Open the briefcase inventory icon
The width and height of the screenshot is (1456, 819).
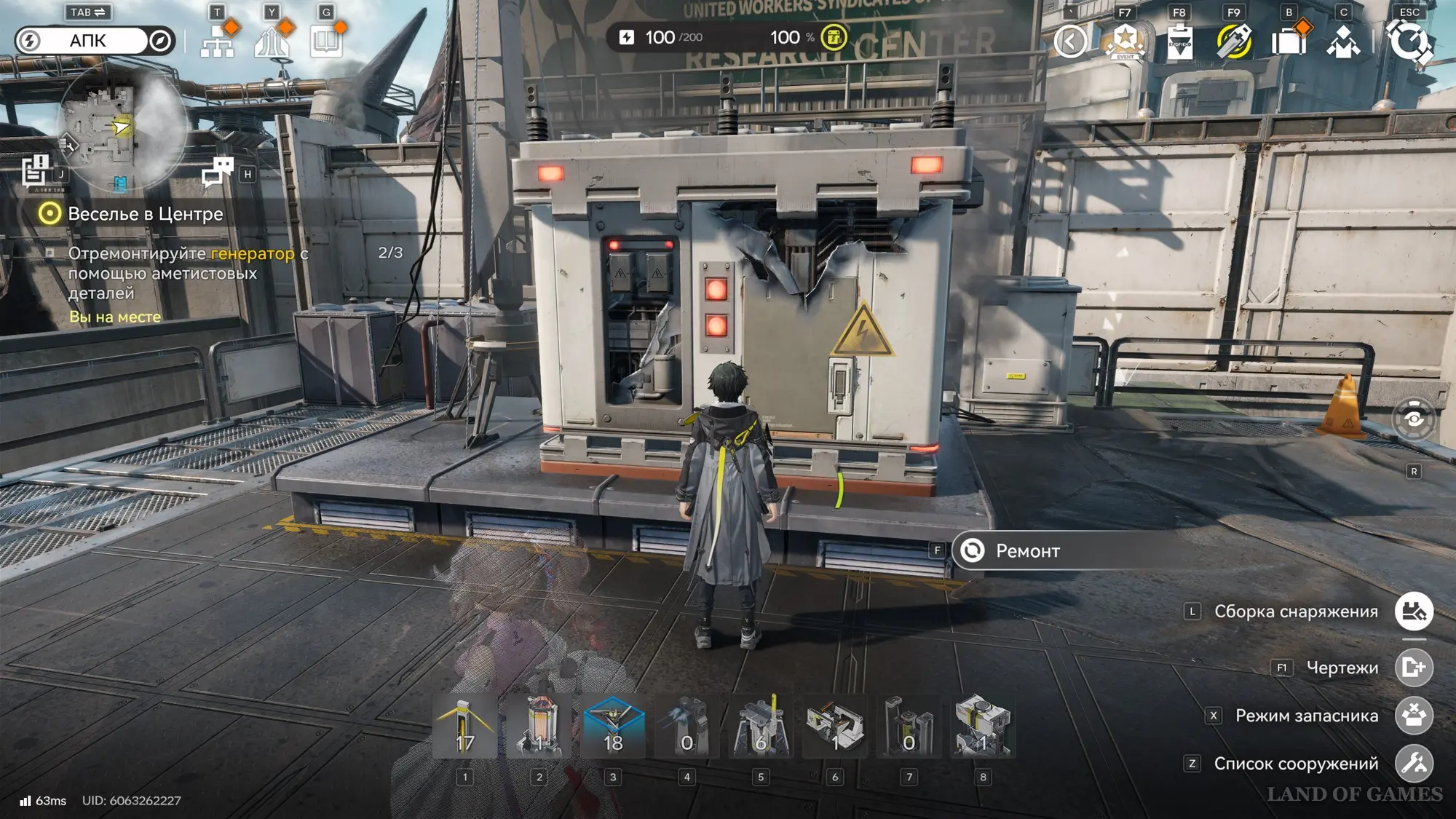(x=1289, y=41)
